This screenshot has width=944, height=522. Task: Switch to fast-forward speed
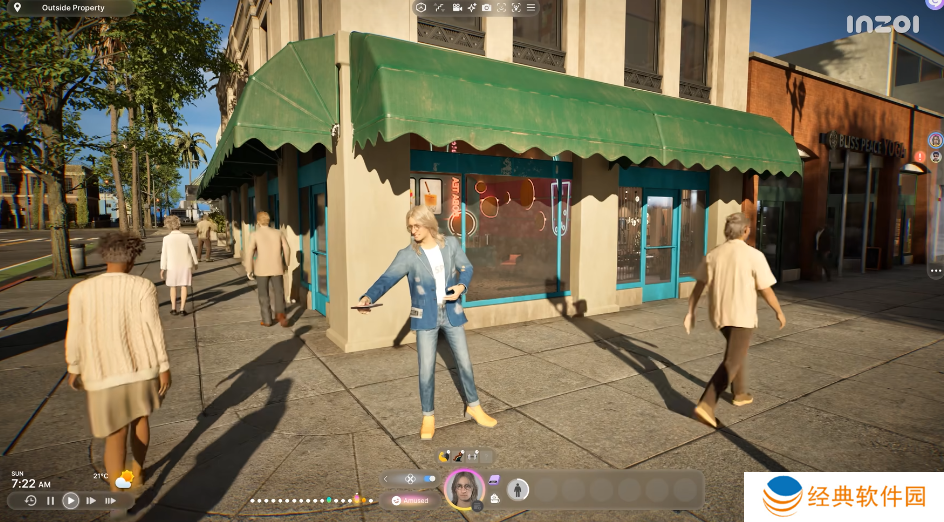[91, 500]
